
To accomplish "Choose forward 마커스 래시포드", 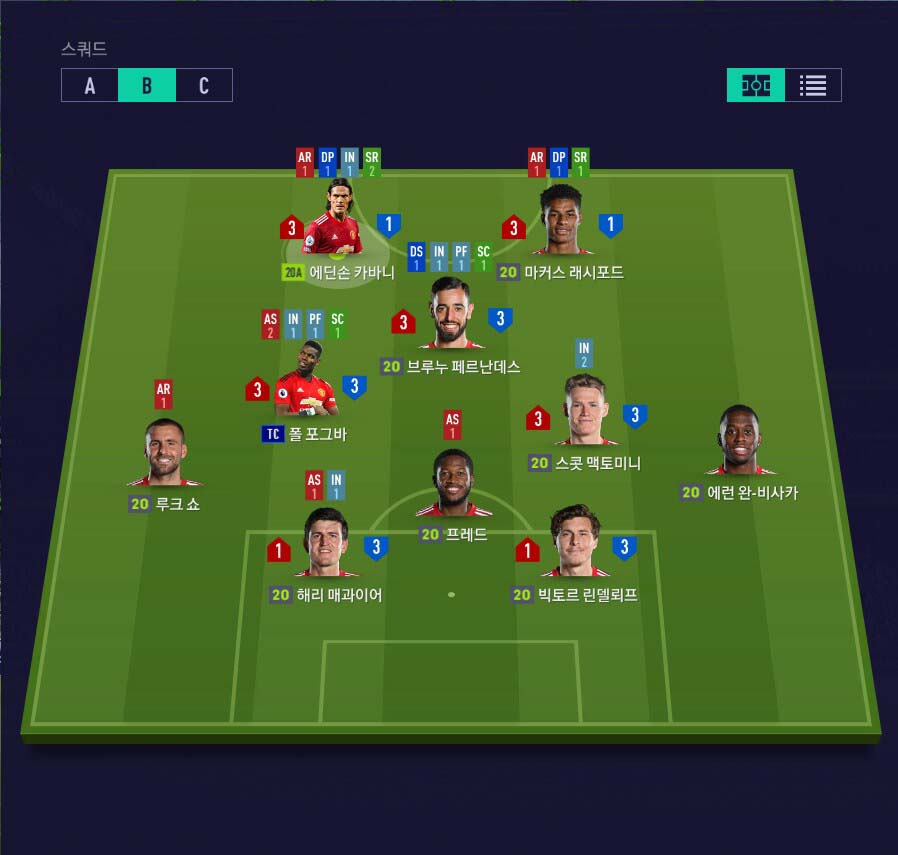I will (560, 222).
